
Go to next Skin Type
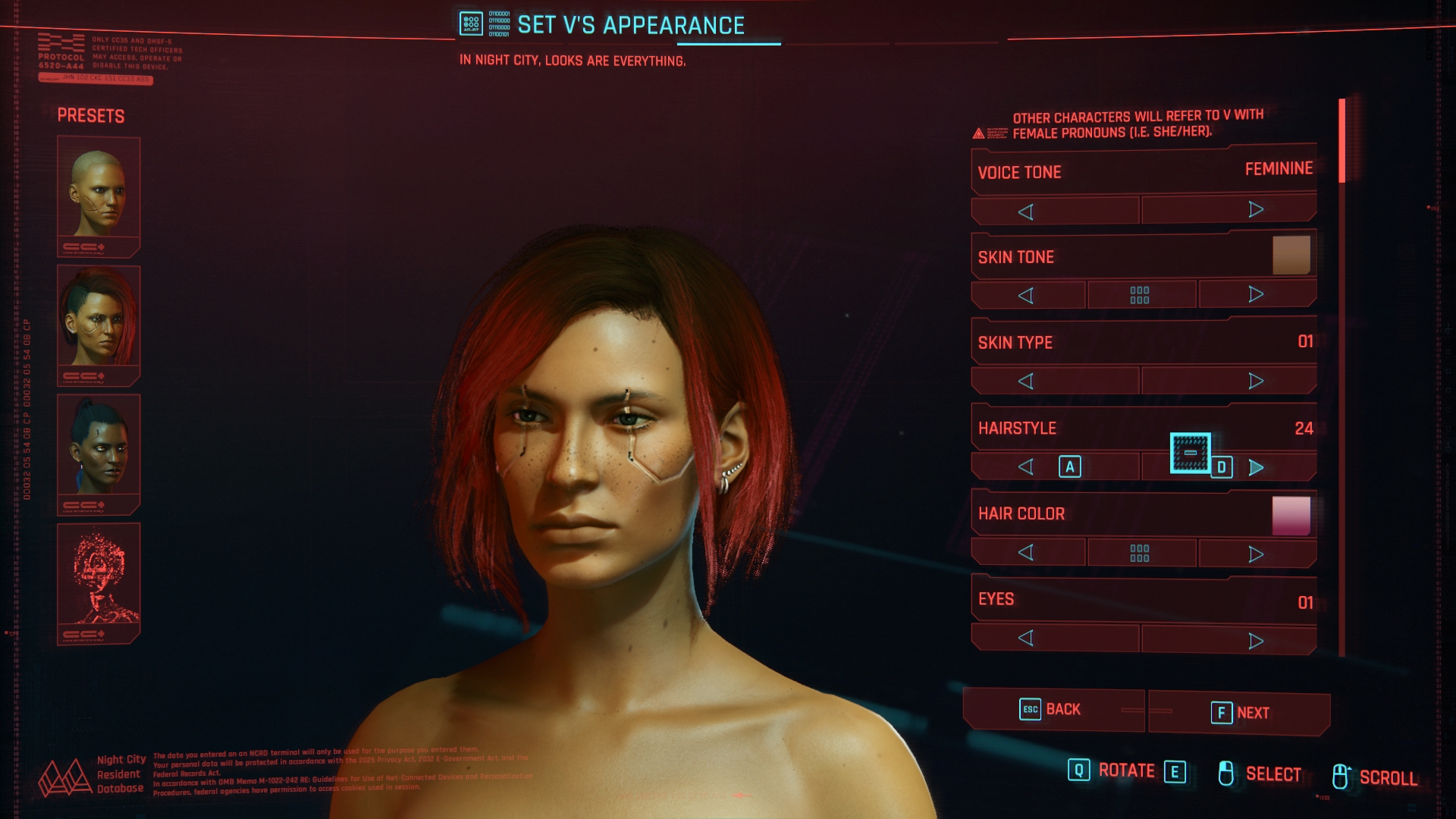pos(1256,381)
